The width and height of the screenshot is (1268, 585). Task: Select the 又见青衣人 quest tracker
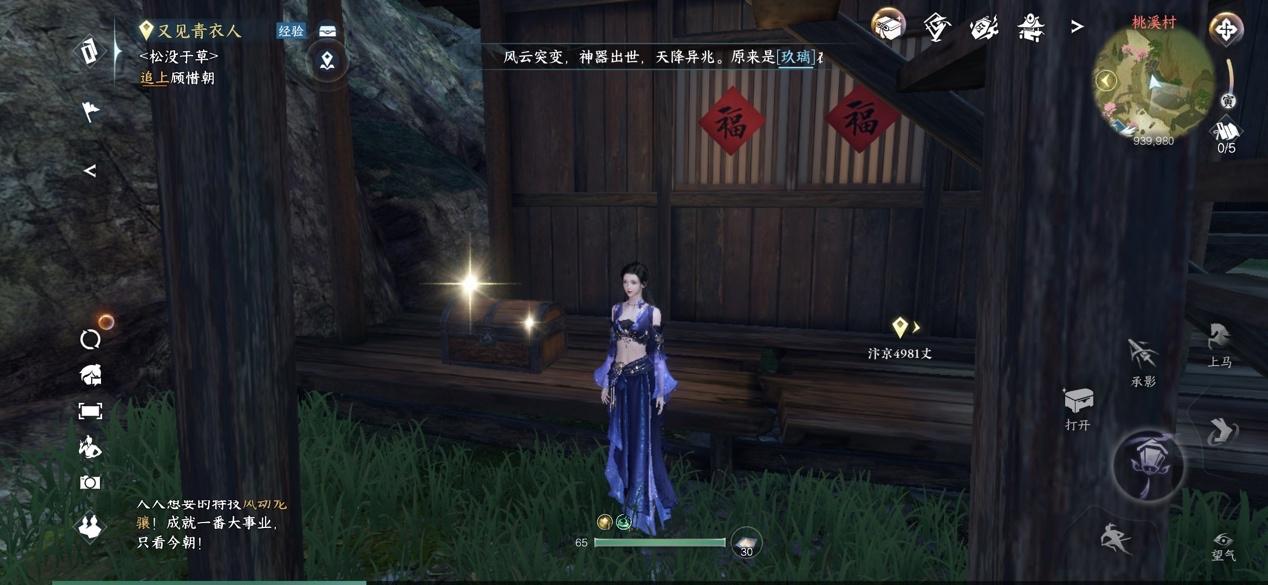[x=198, y=31]
